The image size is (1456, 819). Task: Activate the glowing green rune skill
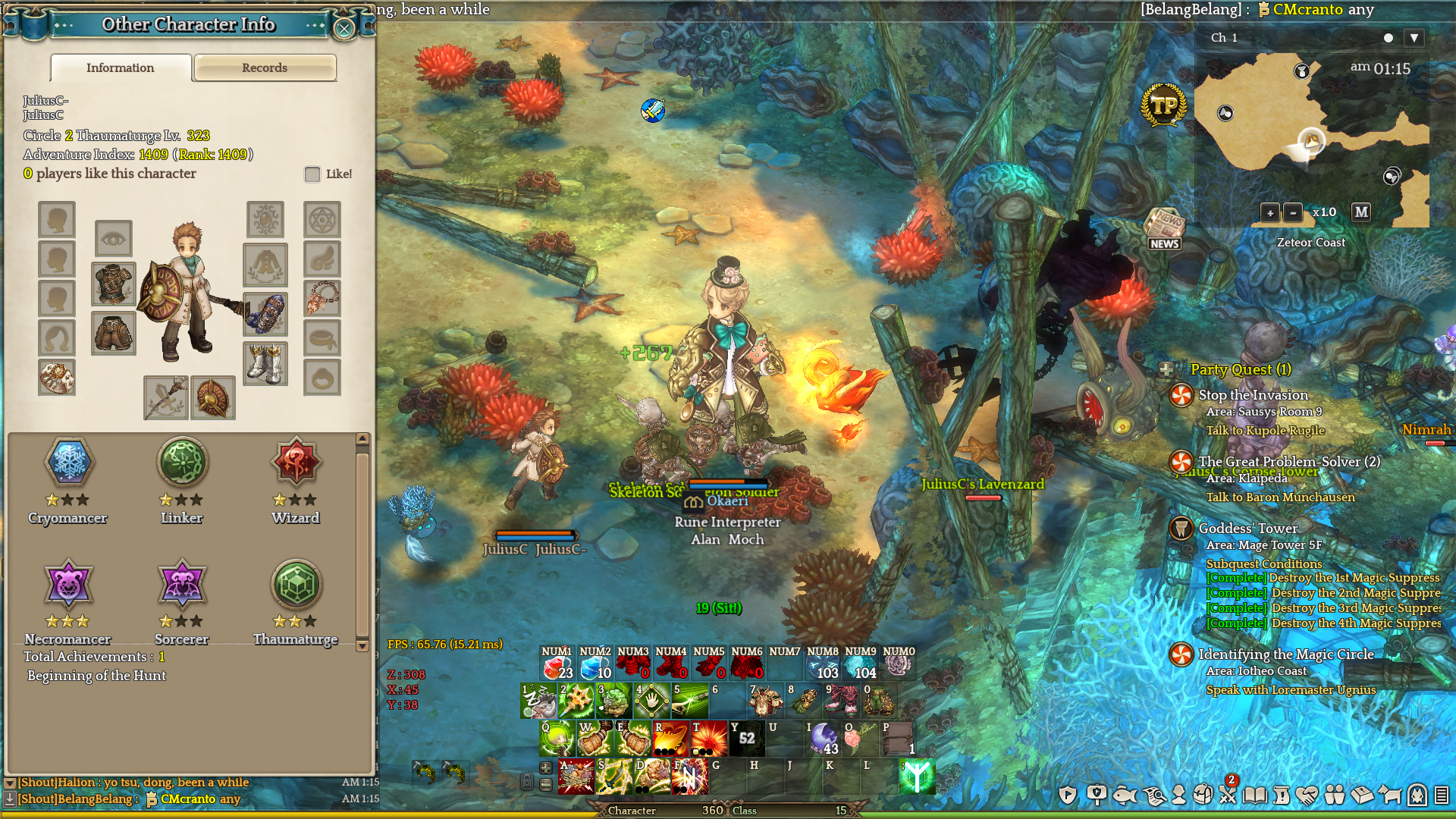(x=916, y=777)
